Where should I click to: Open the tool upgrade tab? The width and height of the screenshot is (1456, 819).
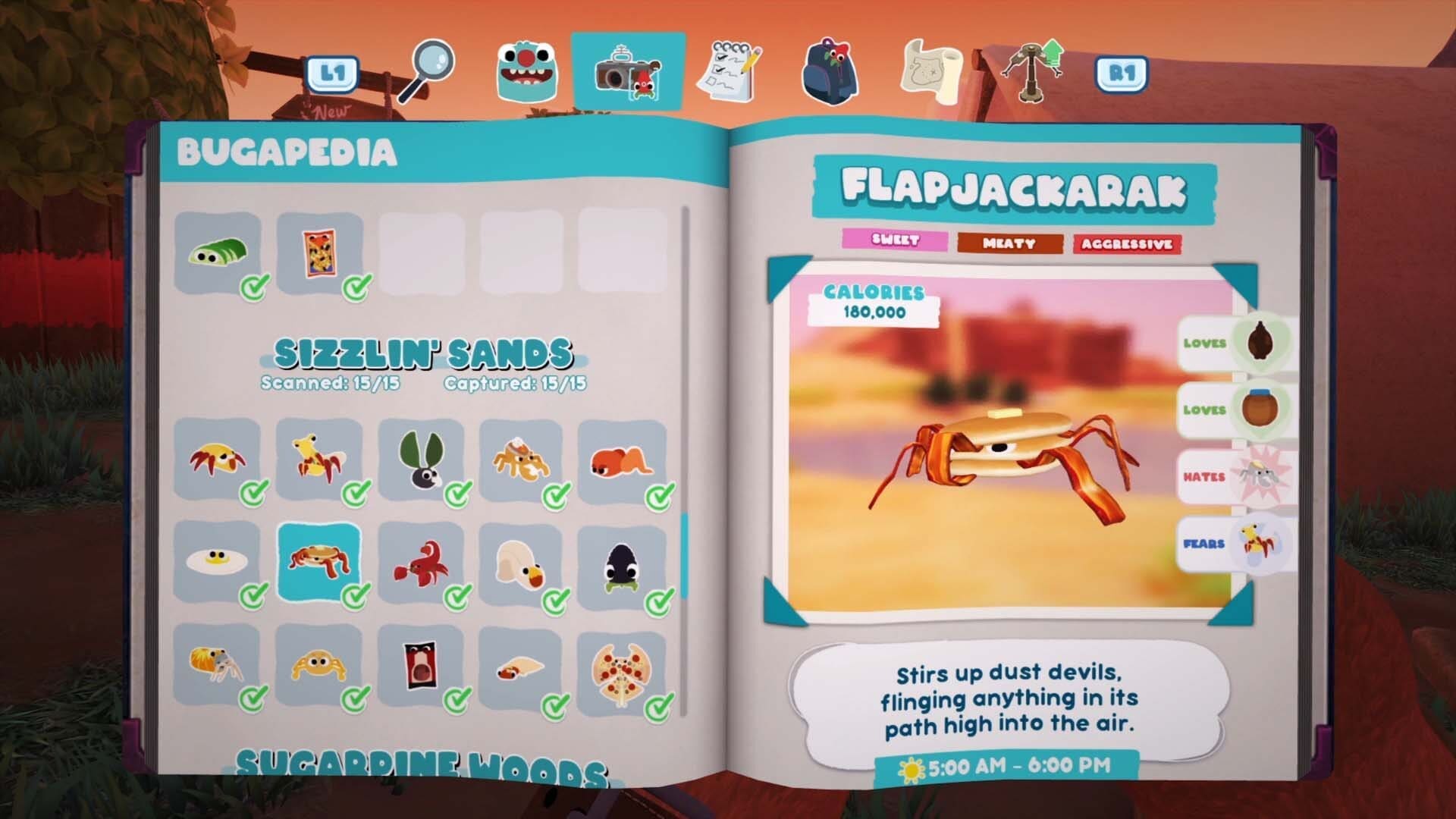[1032, 72]
